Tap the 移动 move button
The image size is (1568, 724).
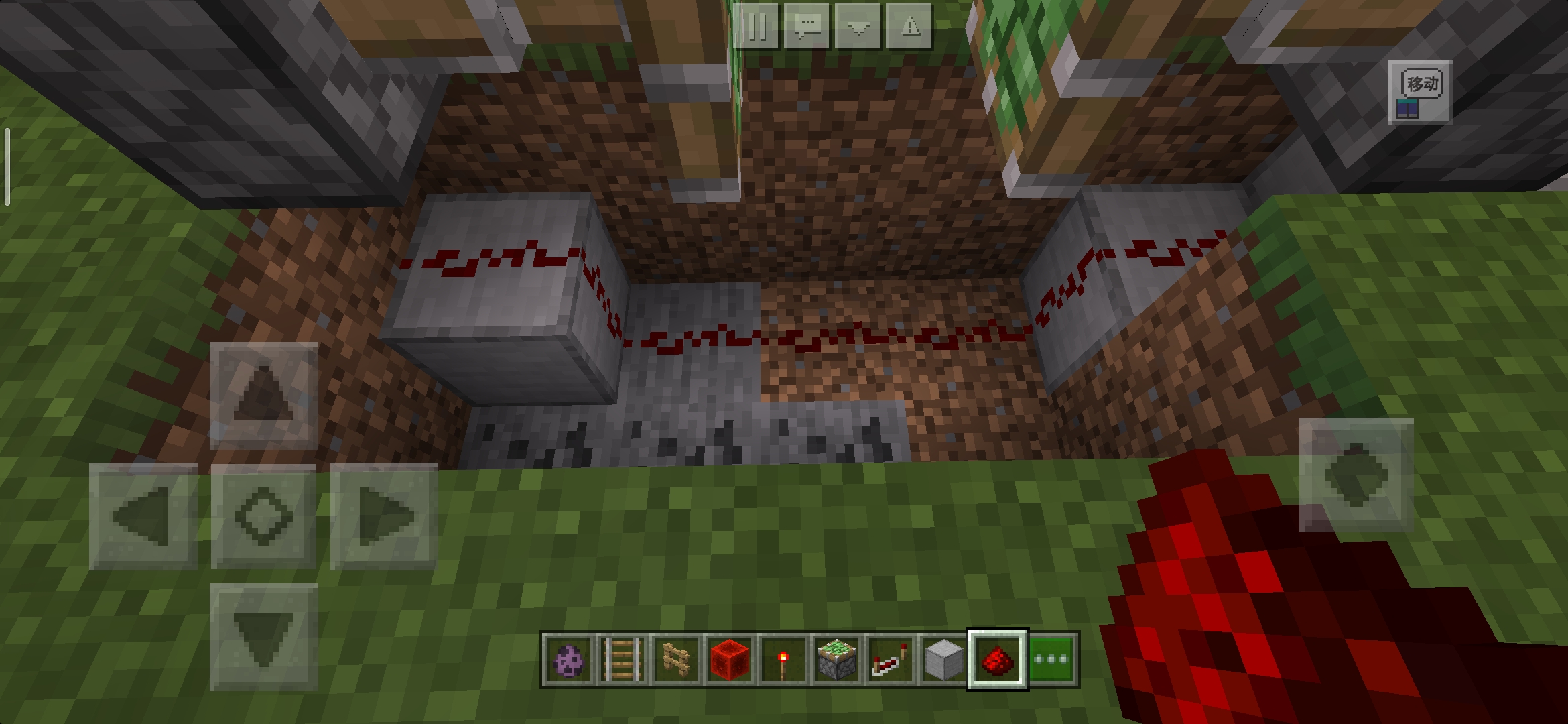(1420, 92)
